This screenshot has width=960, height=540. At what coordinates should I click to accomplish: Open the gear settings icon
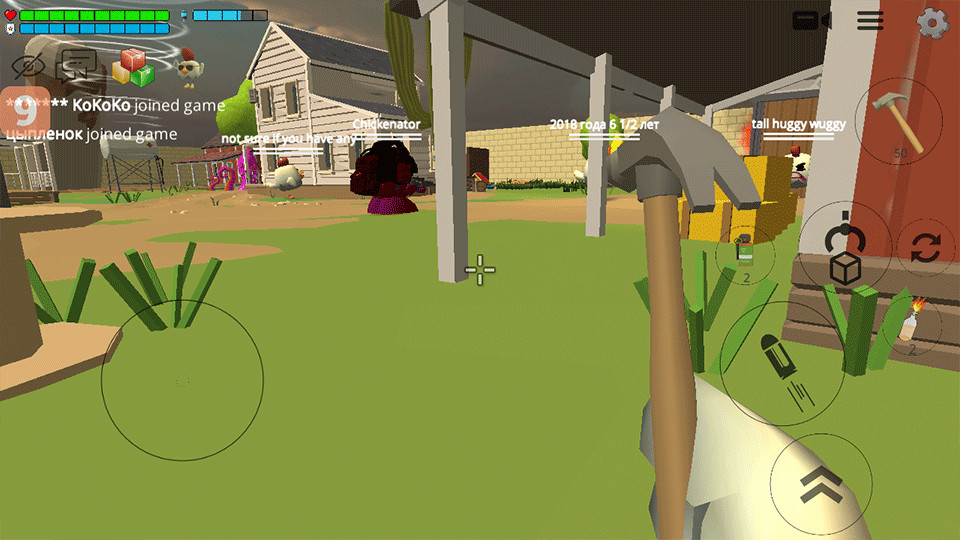tap(932, 22)
